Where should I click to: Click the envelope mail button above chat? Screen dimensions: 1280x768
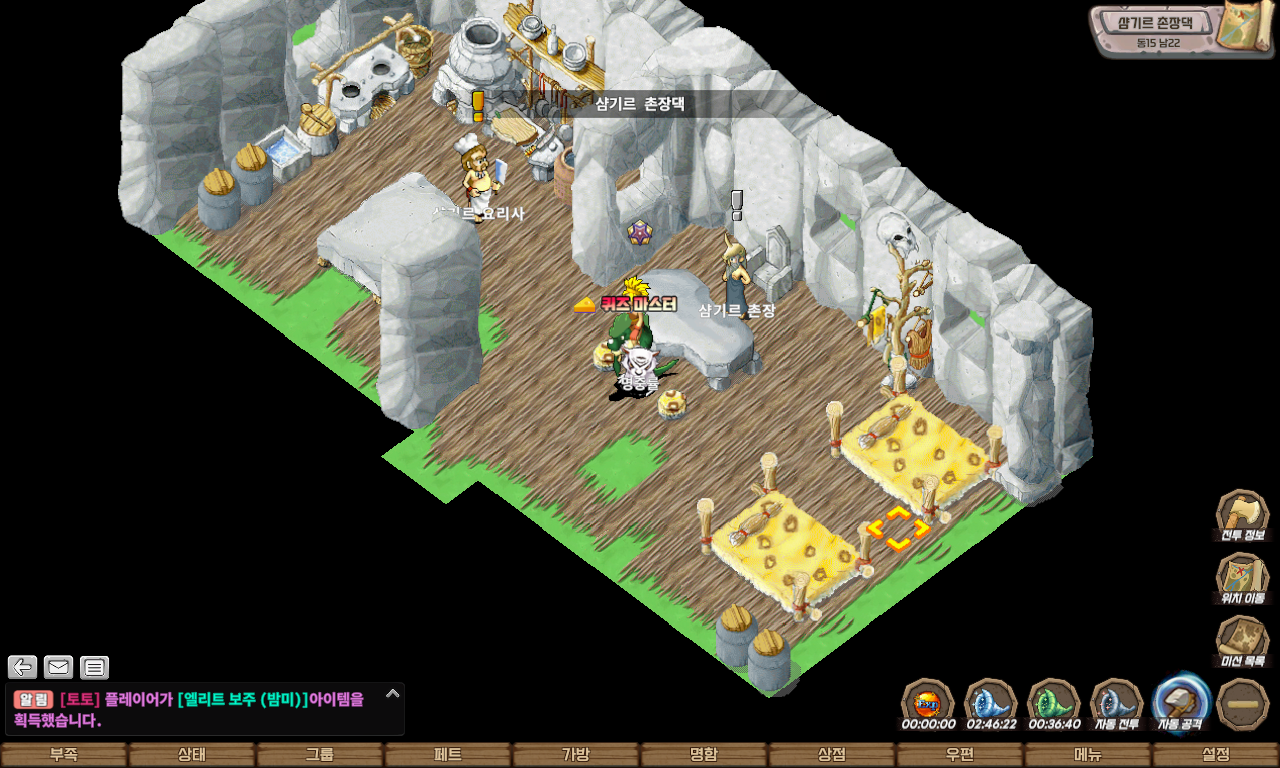[x=58, y=667]
